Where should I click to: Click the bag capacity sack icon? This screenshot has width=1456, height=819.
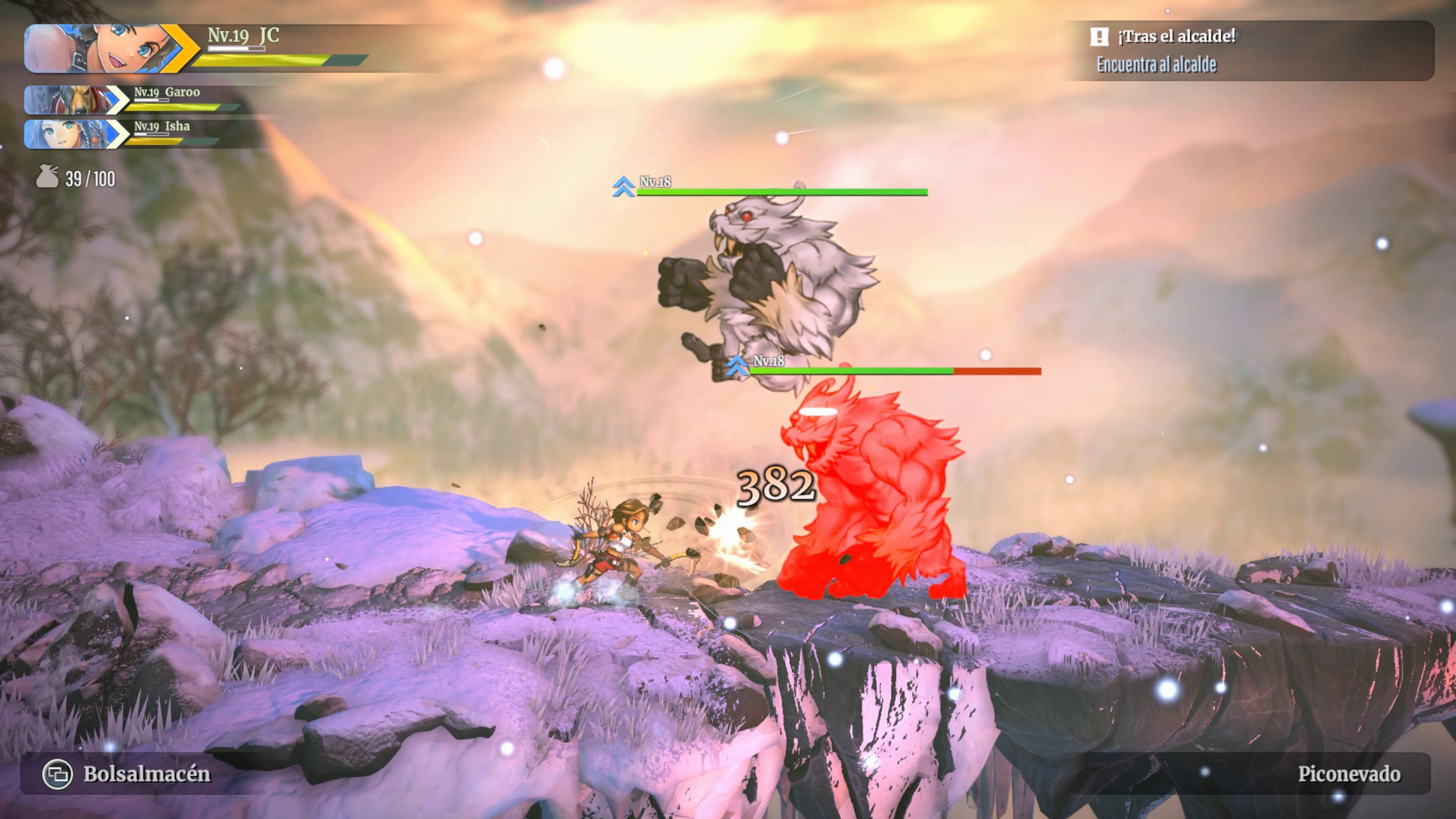(x=47, y=177)
